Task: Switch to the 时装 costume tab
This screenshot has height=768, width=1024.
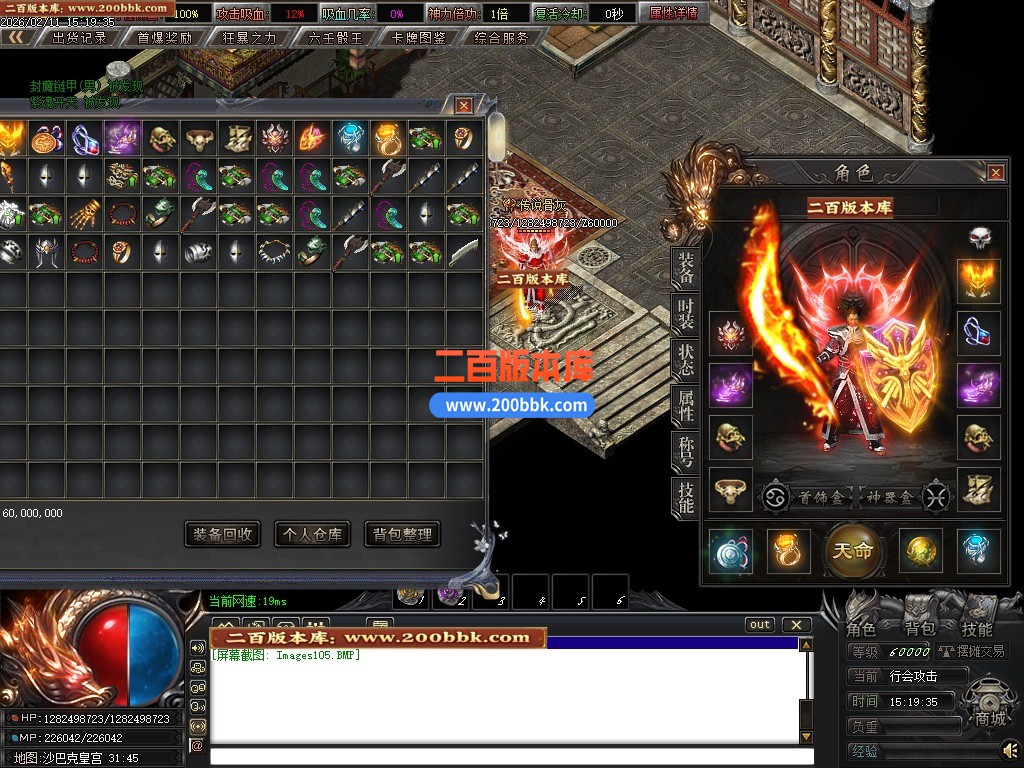Action: (686, 312)
